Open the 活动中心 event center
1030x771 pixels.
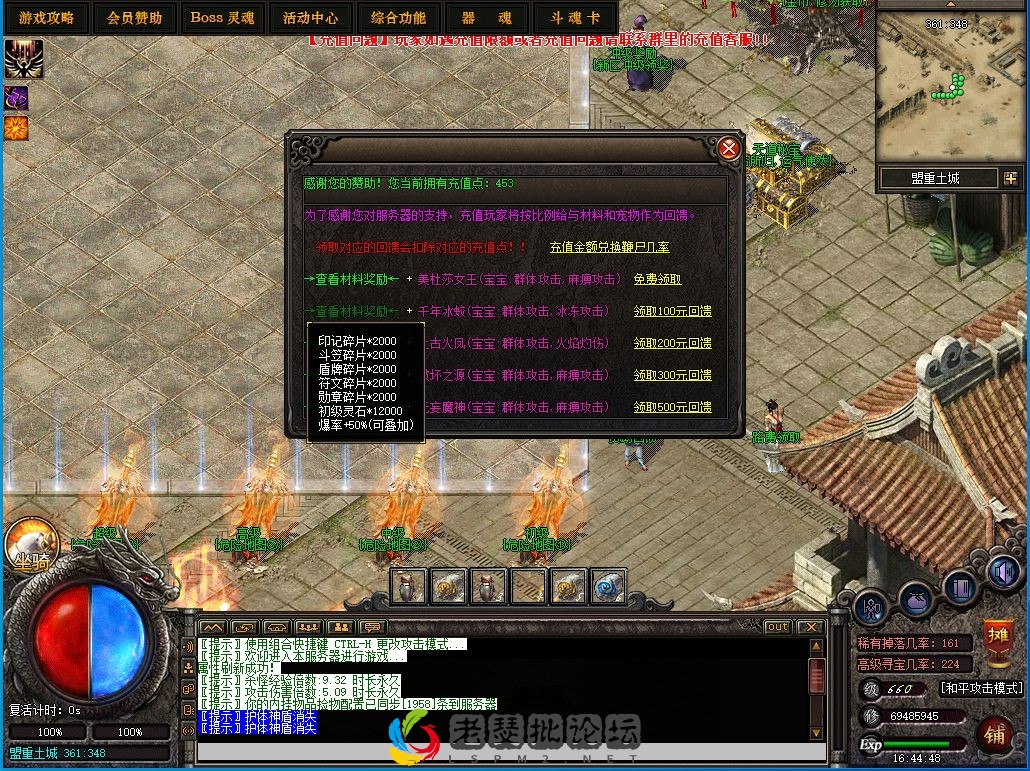tap(310, 17)
